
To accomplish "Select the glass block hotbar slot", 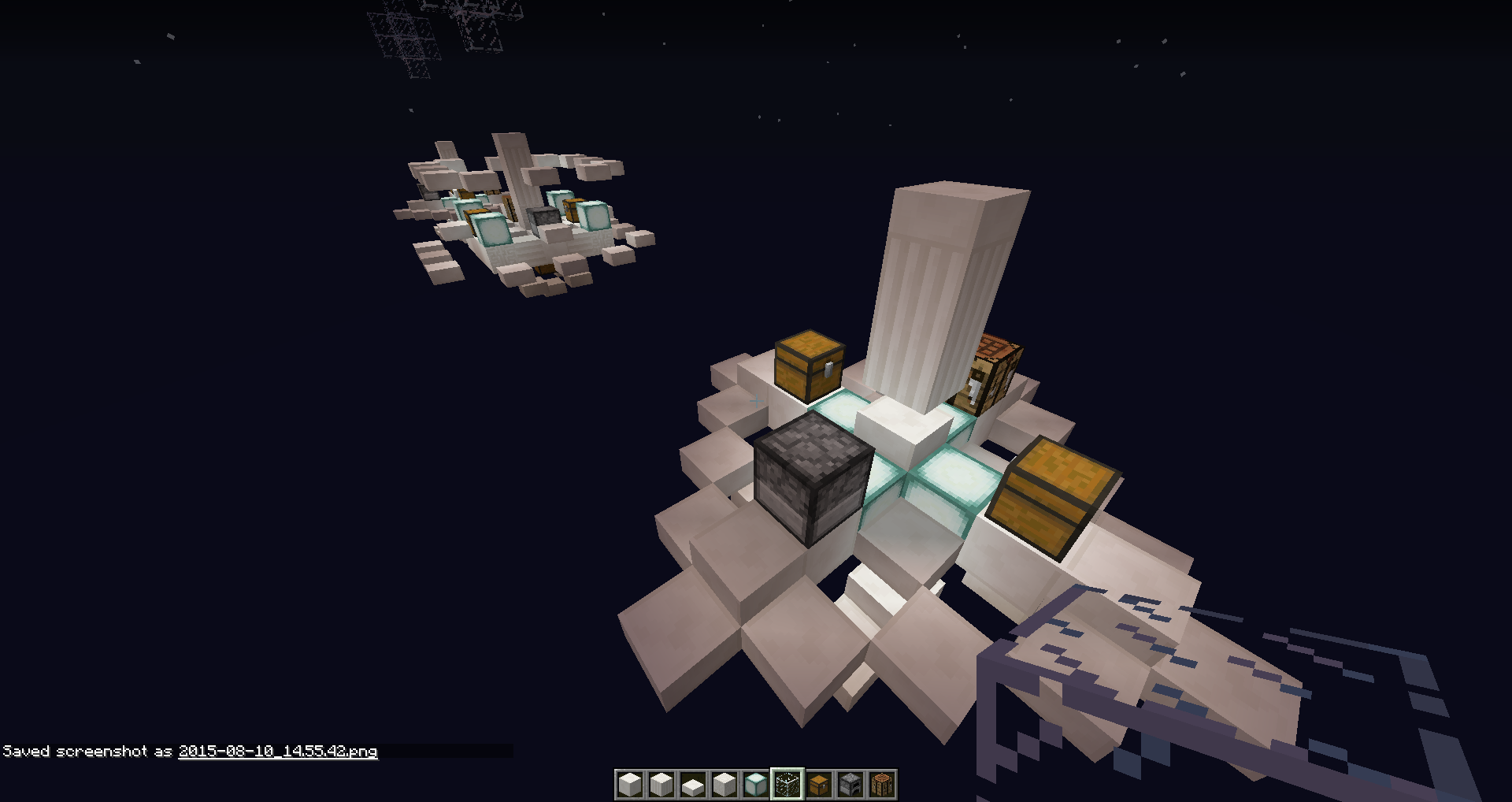I will click(787, 785).
